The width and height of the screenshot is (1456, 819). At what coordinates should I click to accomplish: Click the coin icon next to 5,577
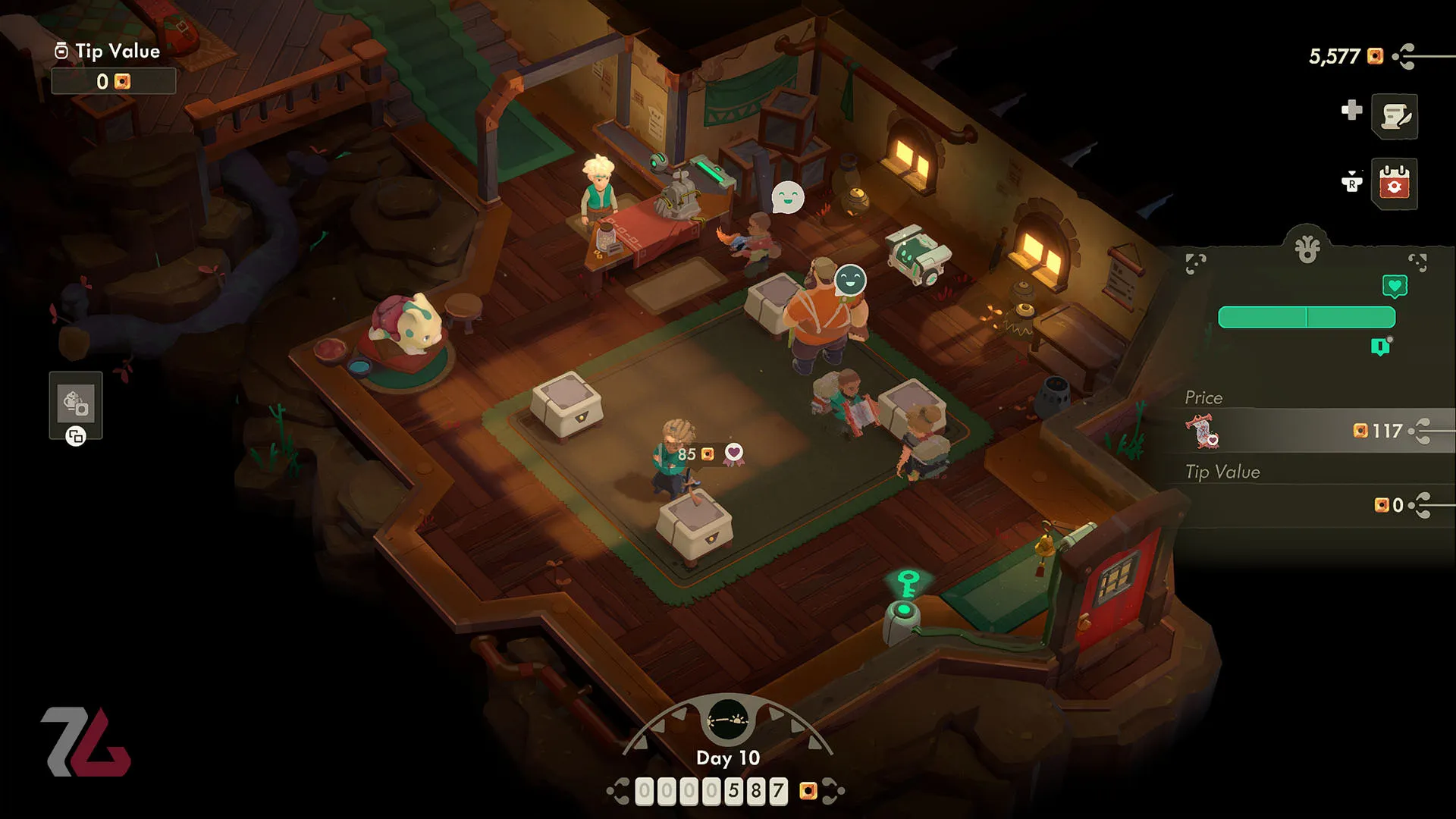(1374, 56)
